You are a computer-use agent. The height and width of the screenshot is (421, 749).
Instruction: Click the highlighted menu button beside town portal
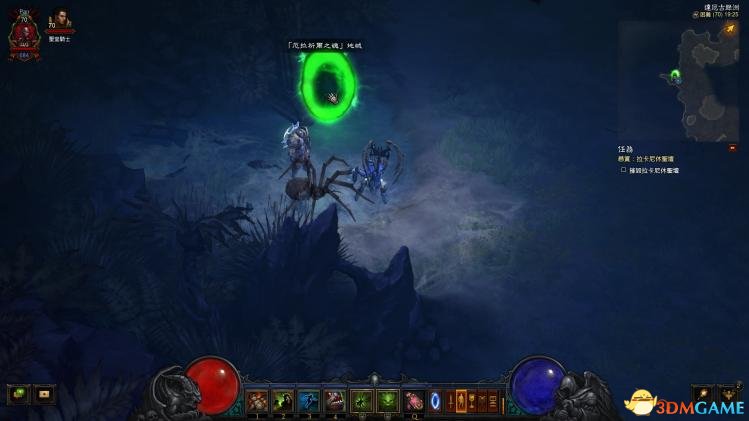461,400
